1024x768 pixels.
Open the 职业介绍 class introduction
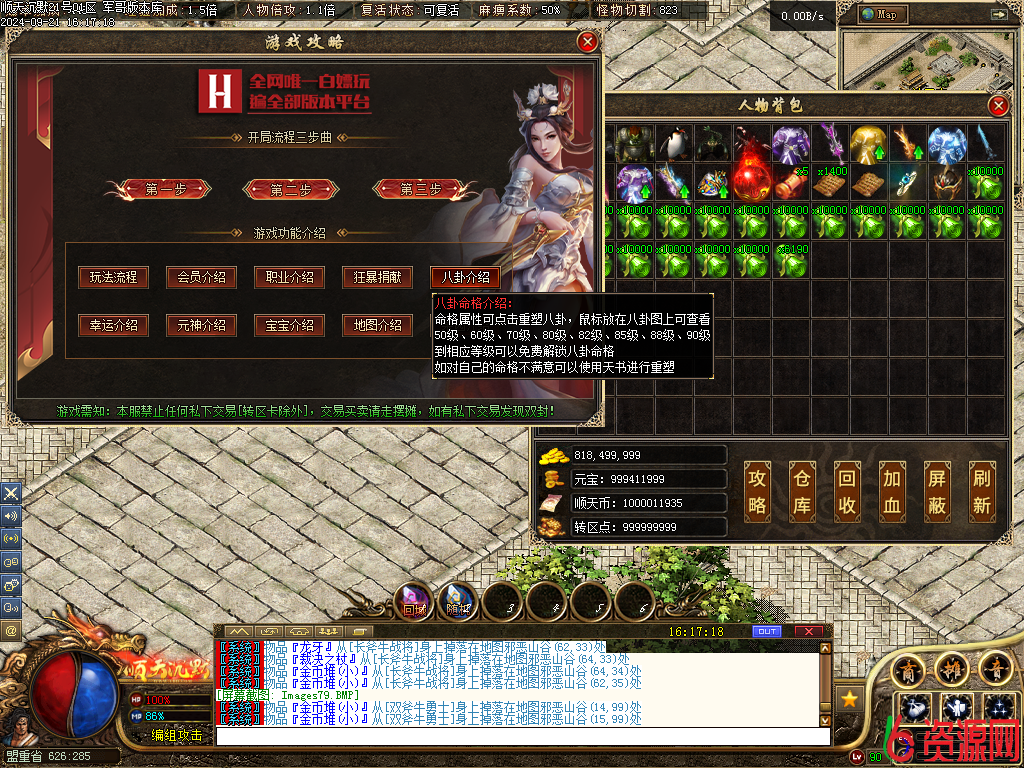(289, 277)
